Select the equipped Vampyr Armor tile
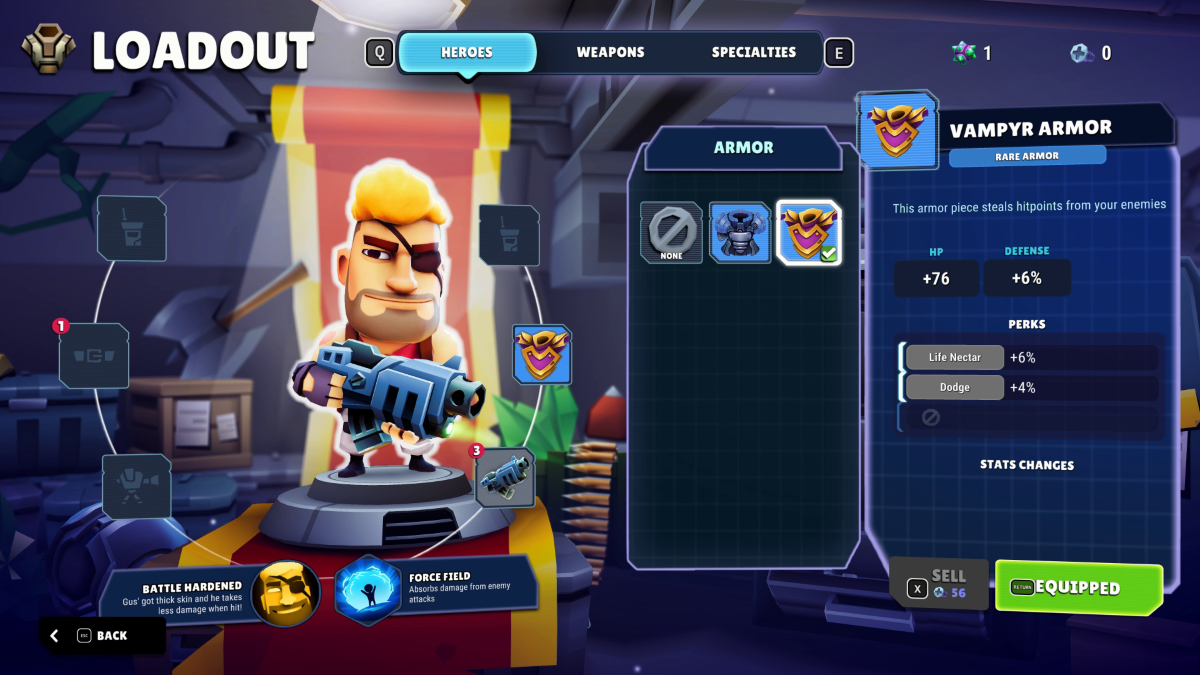 (809, 233)
